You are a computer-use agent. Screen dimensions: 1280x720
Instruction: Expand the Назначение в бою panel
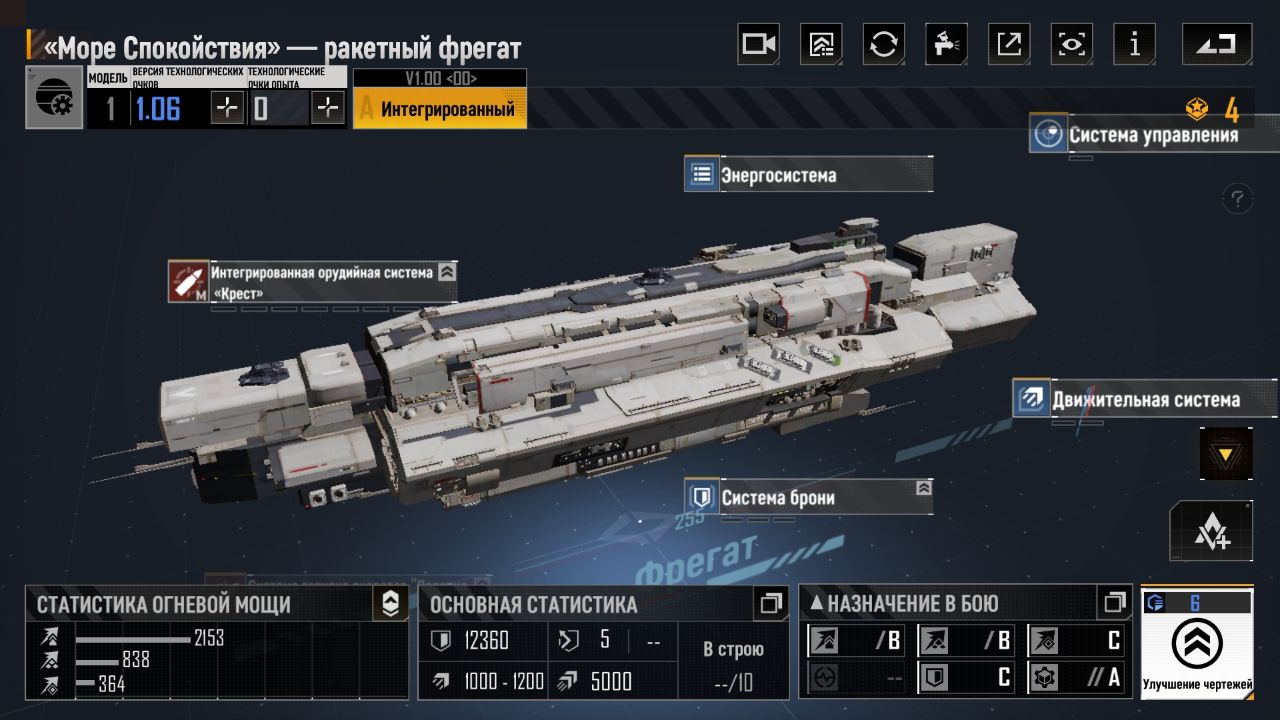coord(1114,603)
